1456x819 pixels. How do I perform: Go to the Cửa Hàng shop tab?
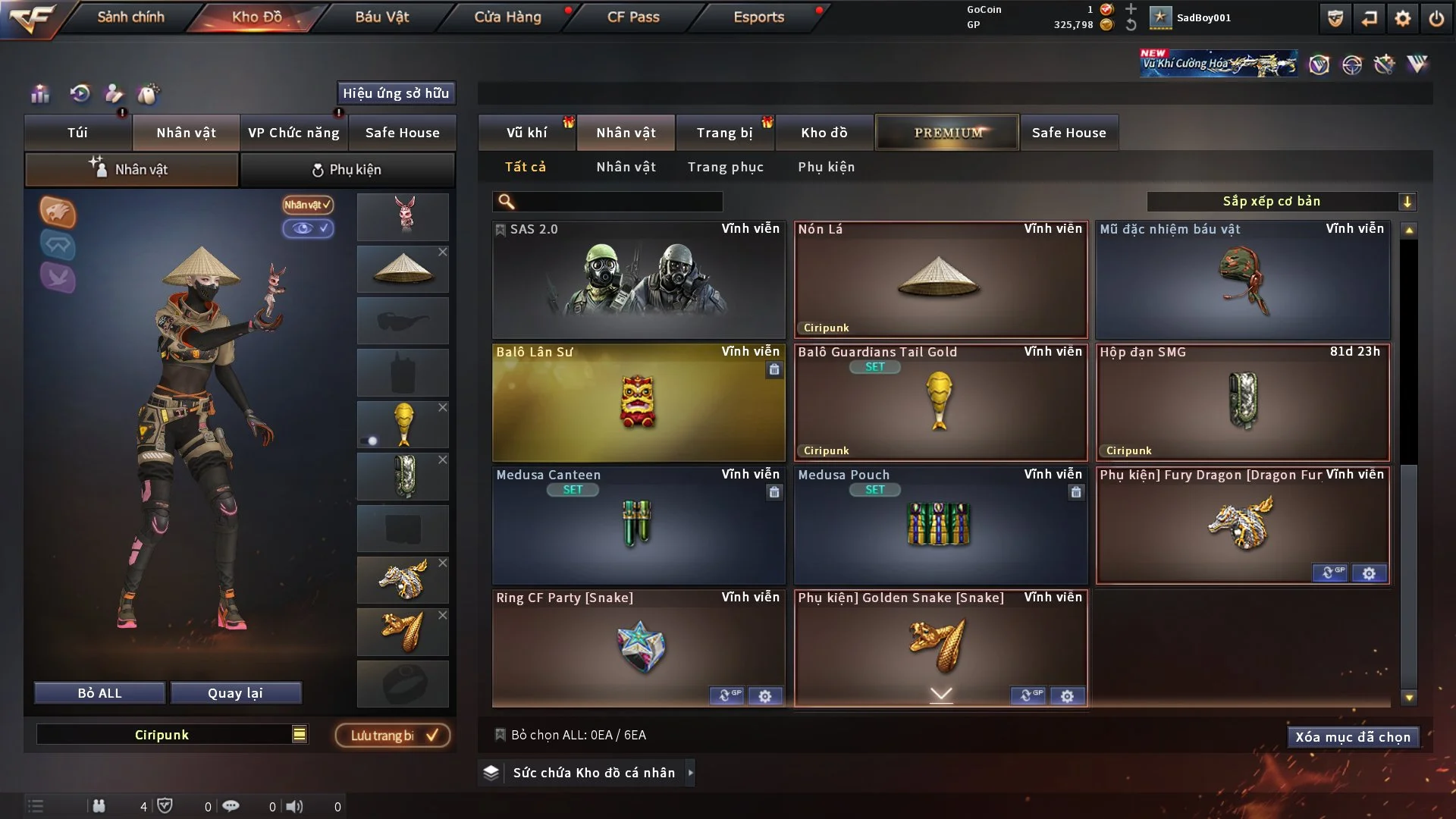pyautogui.click(x=507, y=17)
